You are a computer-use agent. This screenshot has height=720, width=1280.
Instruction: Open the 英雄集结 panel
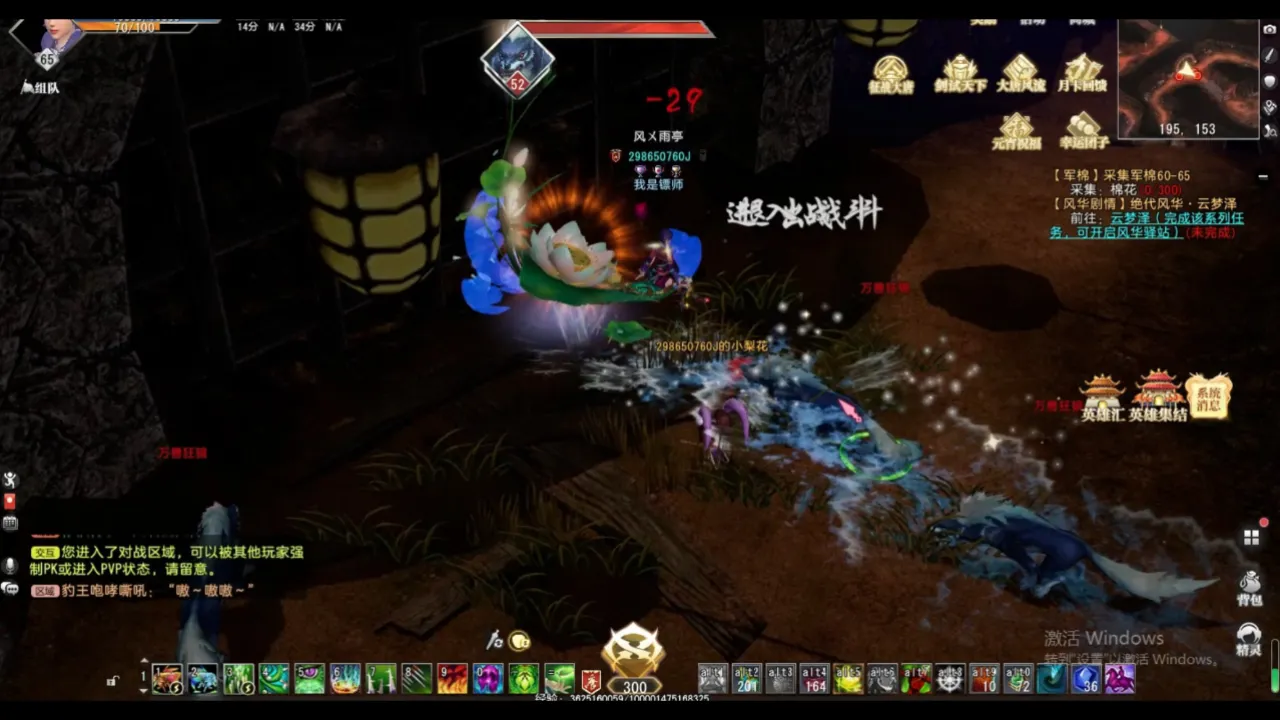pos(1158,397)
